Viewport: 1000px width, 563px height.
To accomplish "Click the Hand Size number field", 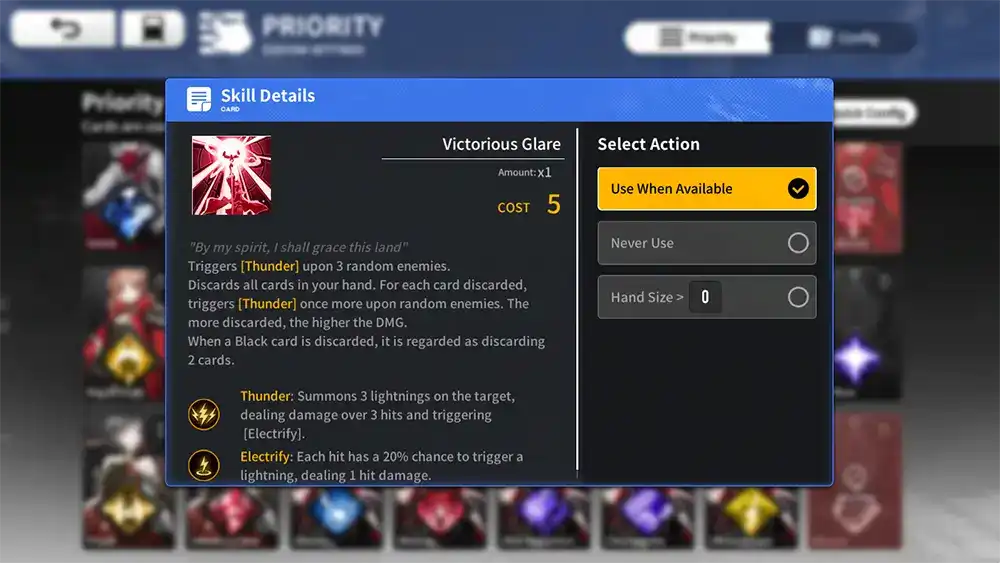I will pyautogui.click(x=705, y=297).
